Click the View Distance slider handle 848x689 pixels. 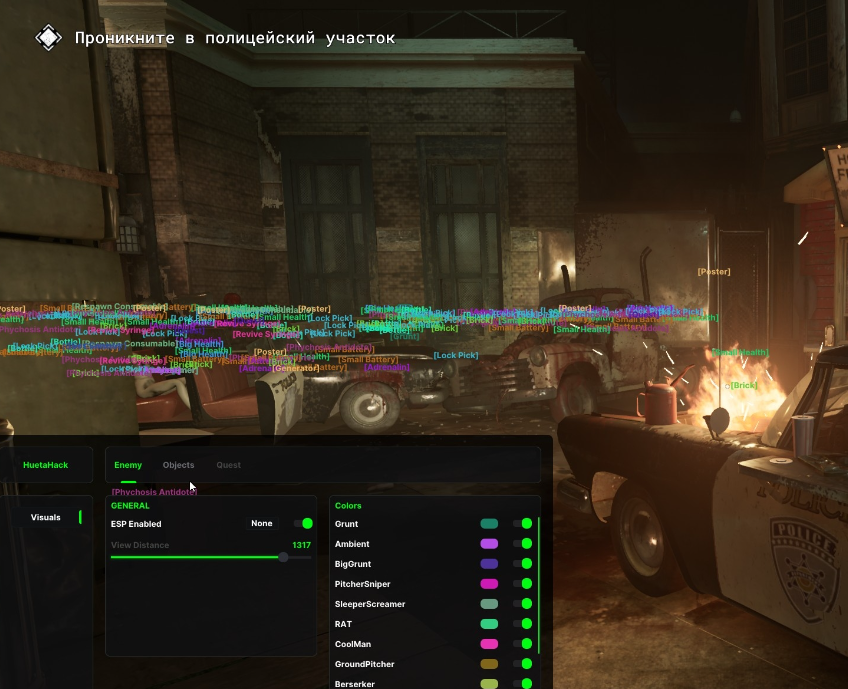coord(283,557)
